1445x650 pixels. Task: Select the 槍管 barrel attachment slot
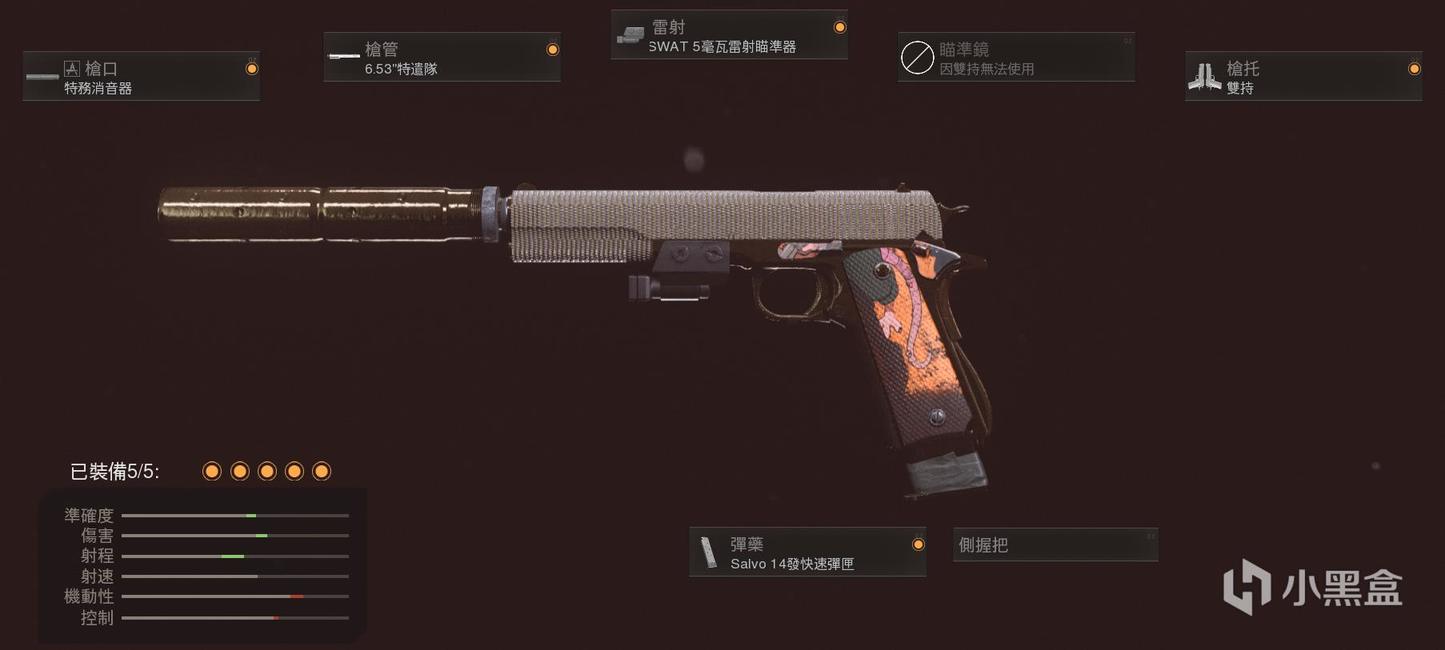(441, 58)
